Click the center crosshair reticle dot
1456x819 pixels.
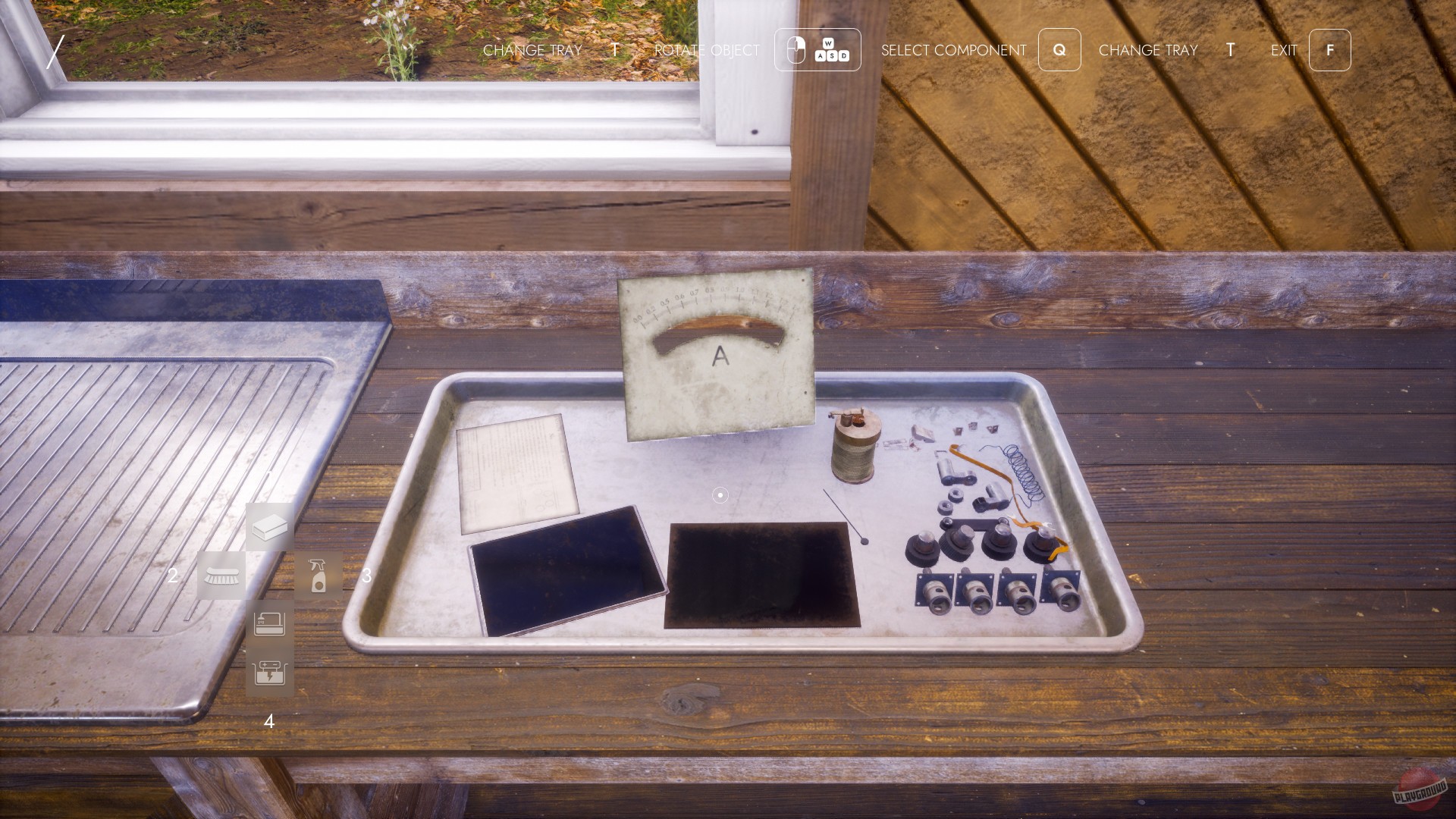pyautogui.click(x=719, y=494)
